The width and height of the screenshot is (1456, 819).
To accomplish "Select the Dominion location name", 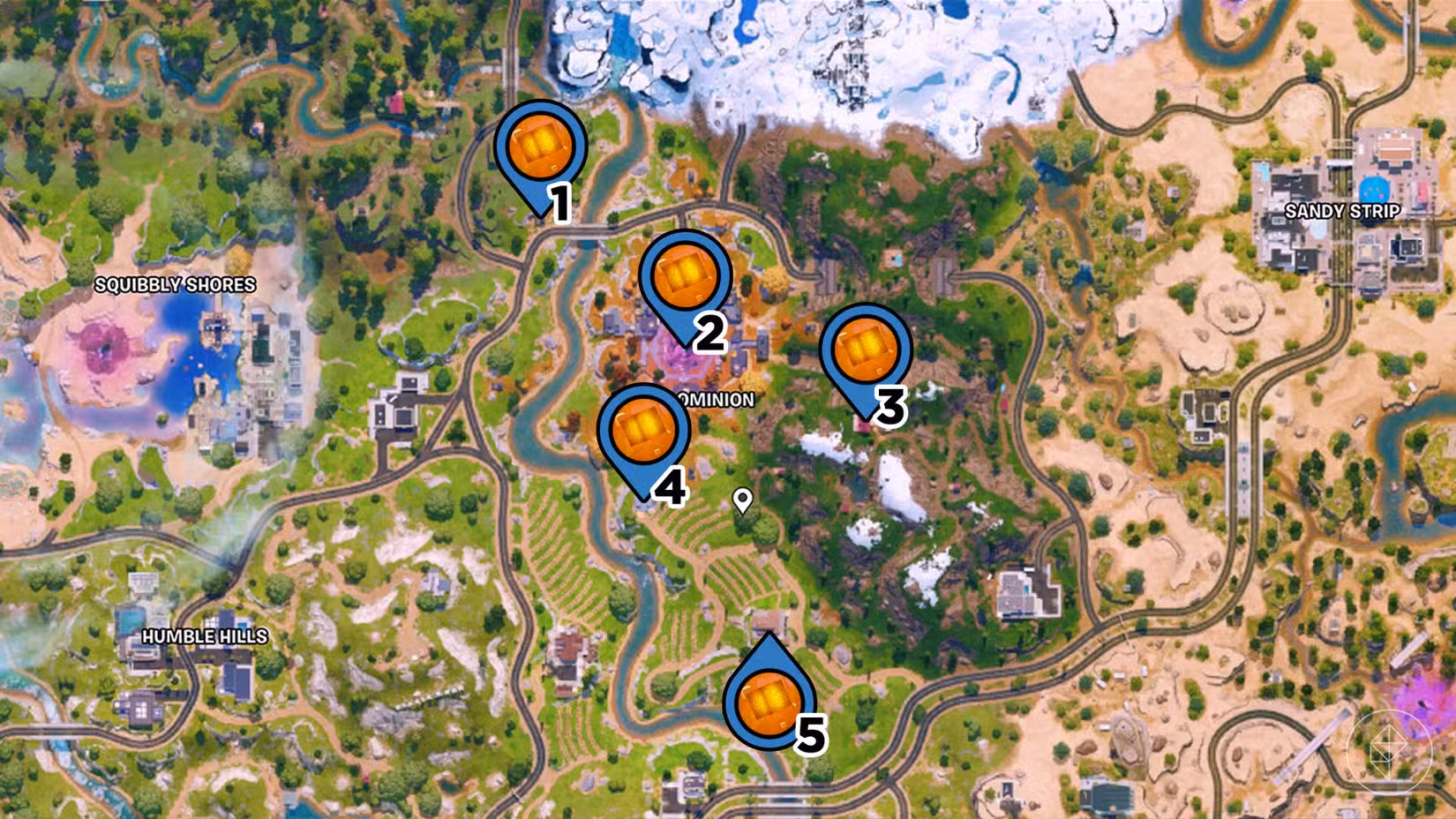I will 717,399.
